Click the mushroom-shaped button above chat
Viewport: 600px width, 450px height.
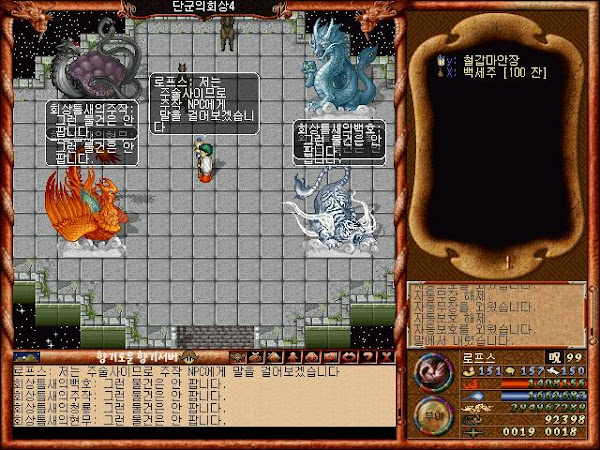point(187,357)
